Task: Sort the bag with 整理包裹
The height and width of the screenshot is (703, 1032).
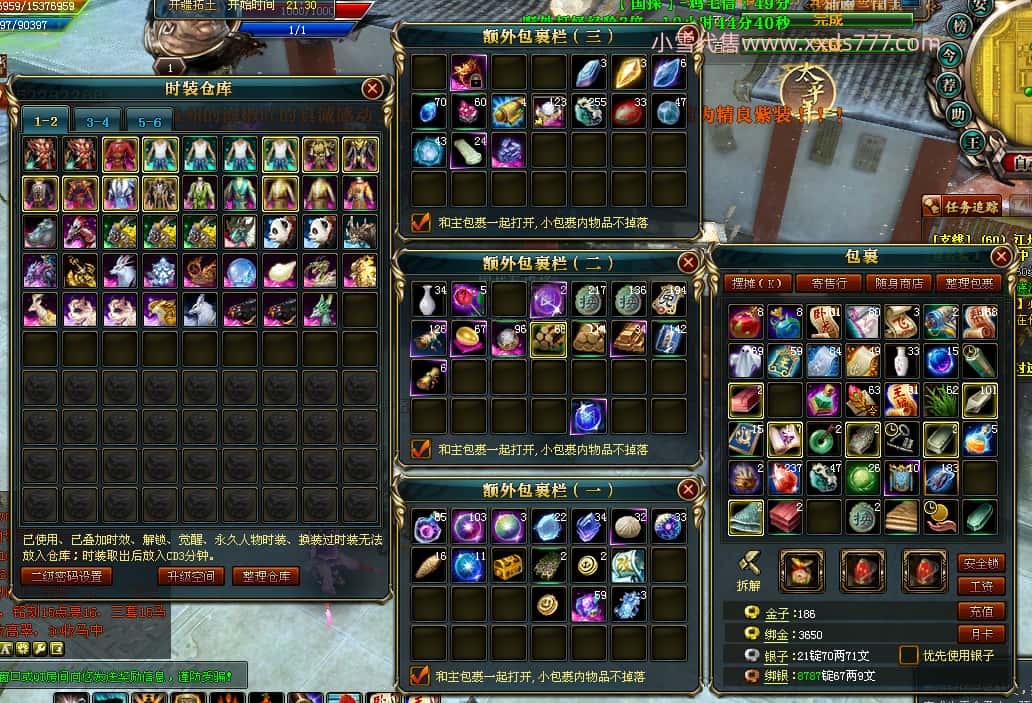Action: click(x=966, y=283)
